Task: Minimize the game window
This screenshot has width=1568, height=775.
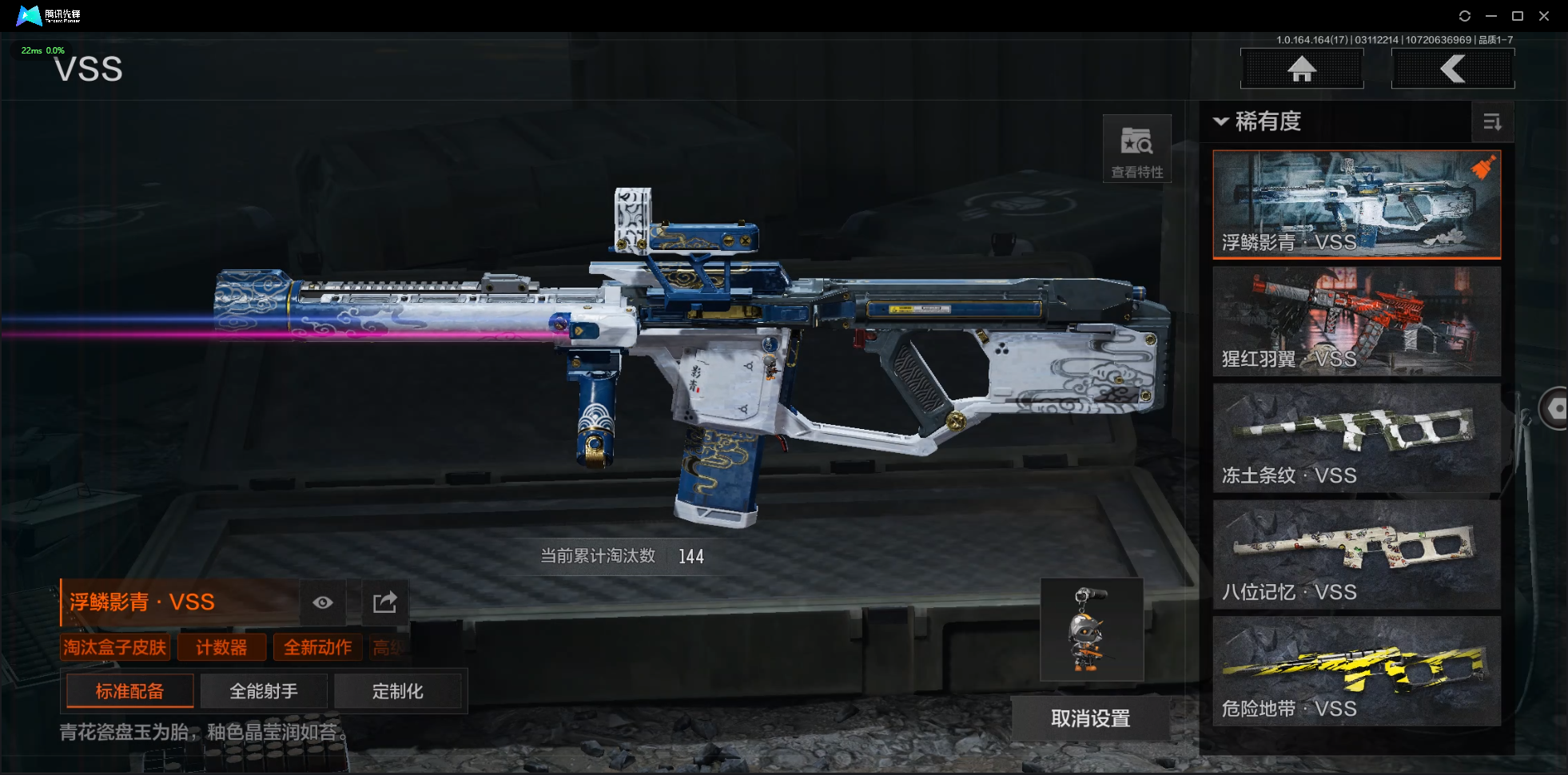Action: pos(1490,16)
